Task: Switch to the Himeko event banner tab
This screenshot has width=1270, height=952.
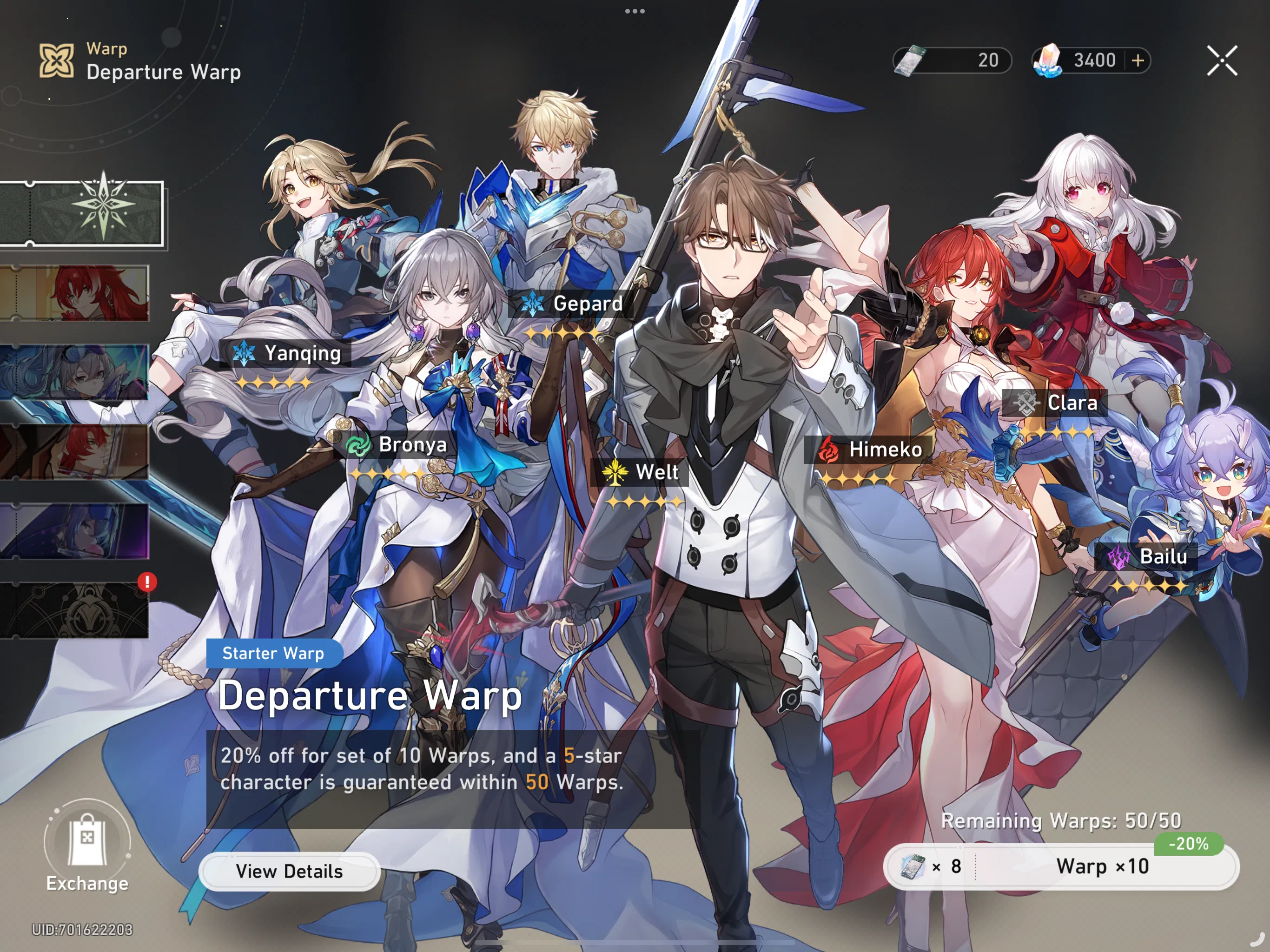Action: click(x=75, y=294)
